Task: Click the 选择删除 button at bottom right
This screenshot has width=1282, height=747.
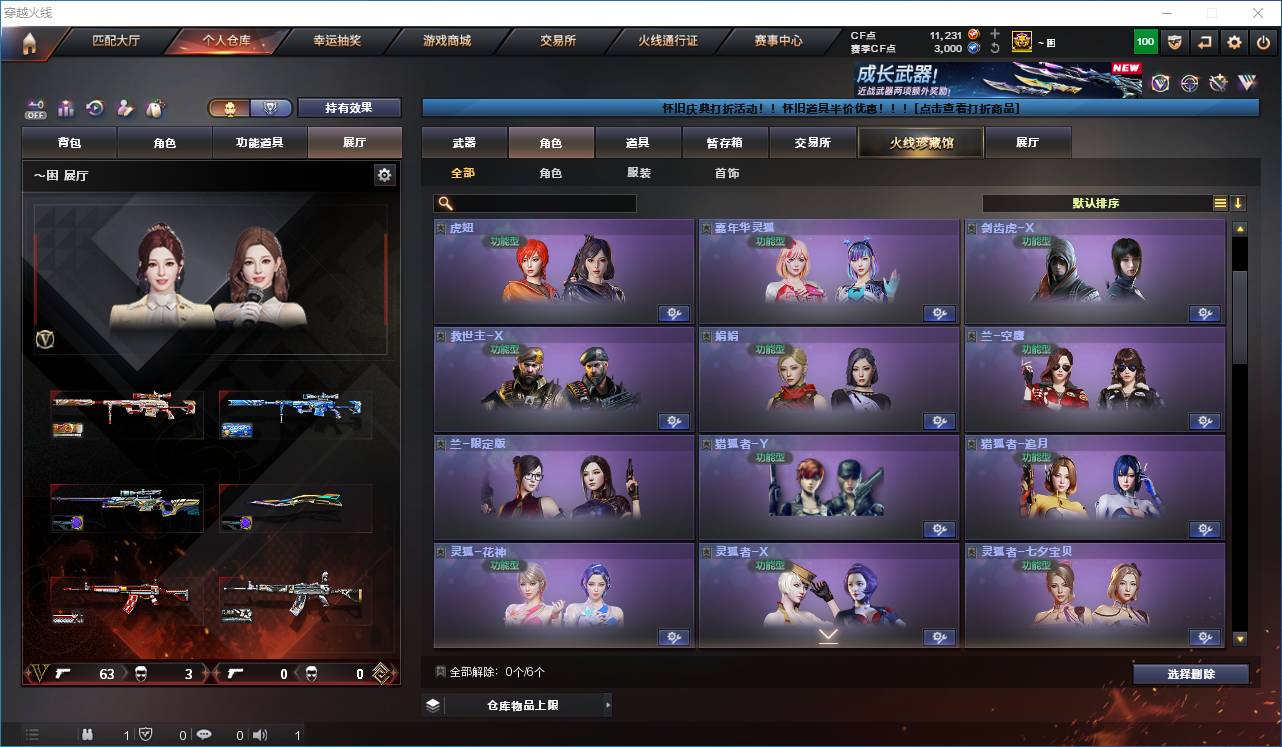Action: coord(1191,673)
